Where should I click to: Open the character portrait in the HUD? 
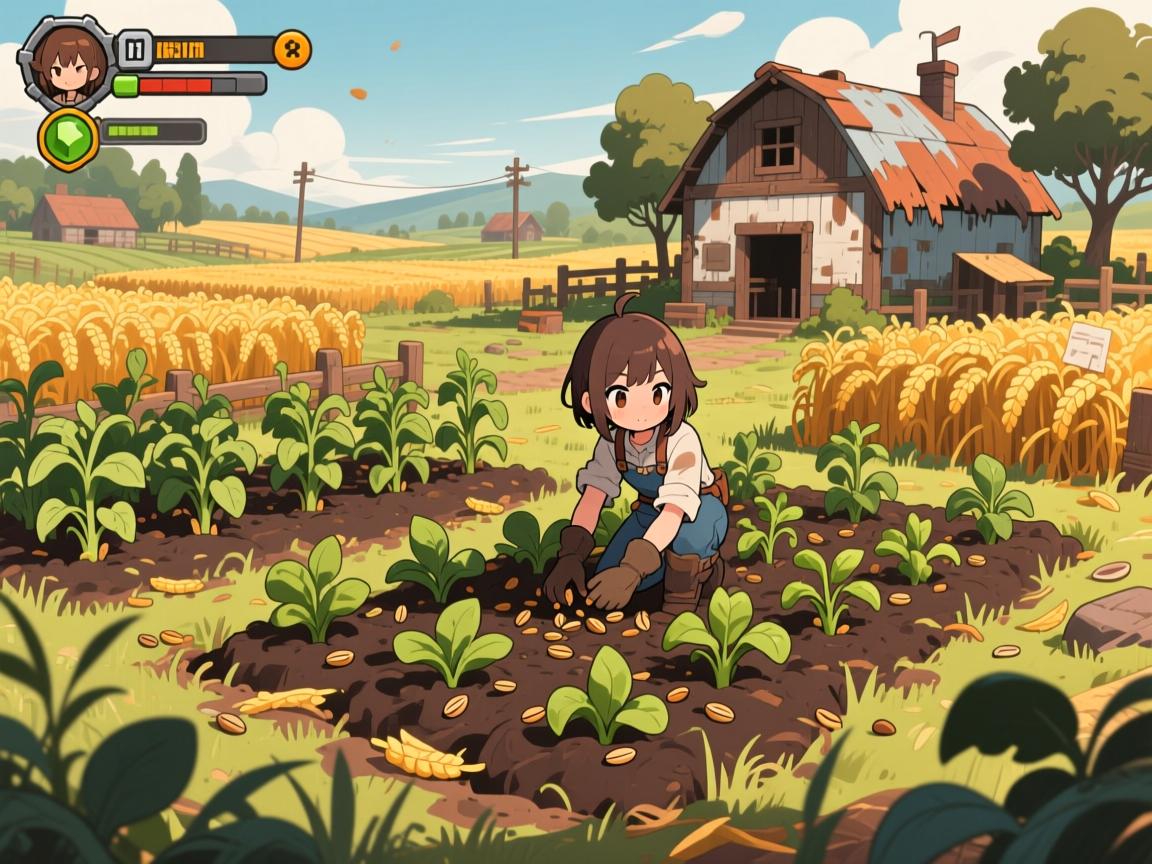click(x=65, y=62)
